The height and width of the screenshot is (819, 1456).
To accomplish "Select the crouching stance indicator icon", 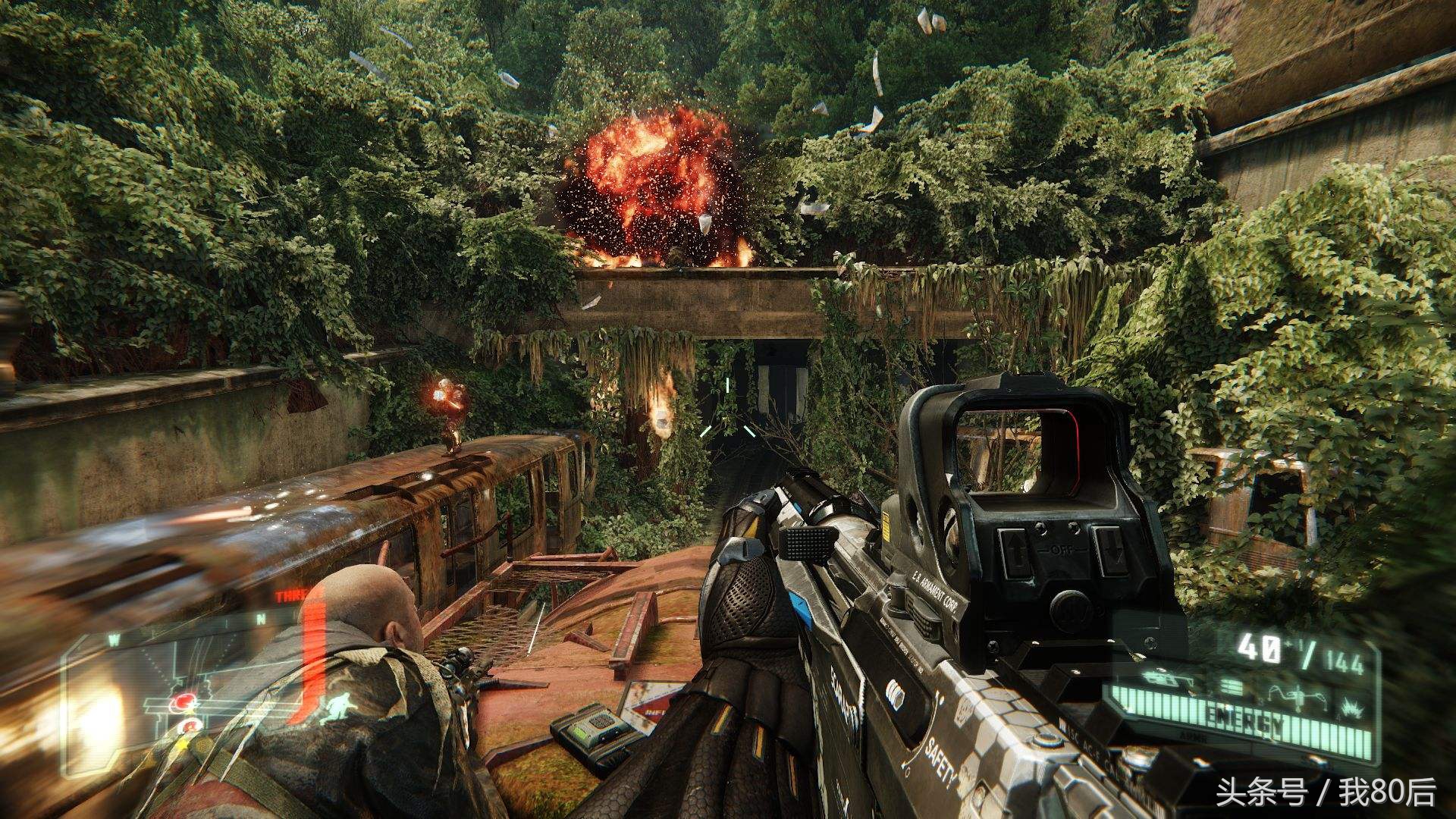I will [334, 708].
